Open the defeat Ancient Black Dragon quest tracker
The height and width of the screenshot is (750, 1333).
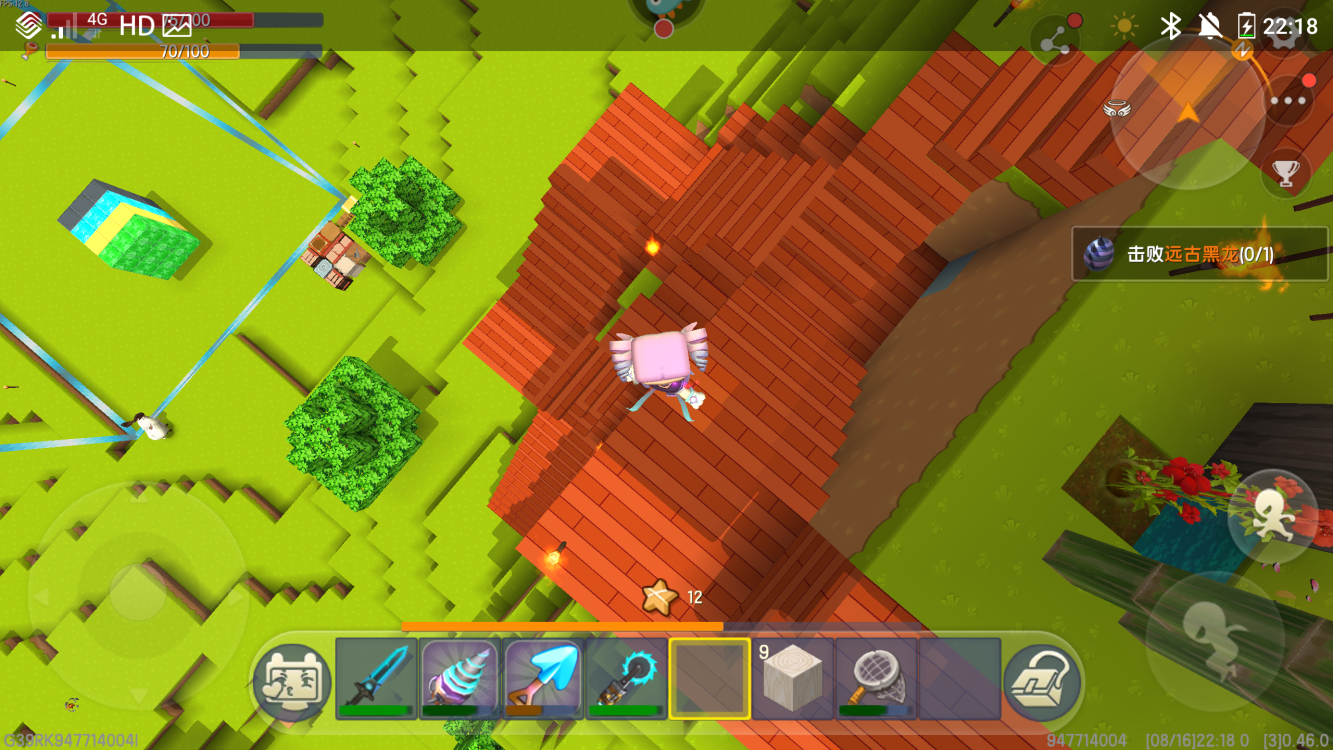point(1200,254)
